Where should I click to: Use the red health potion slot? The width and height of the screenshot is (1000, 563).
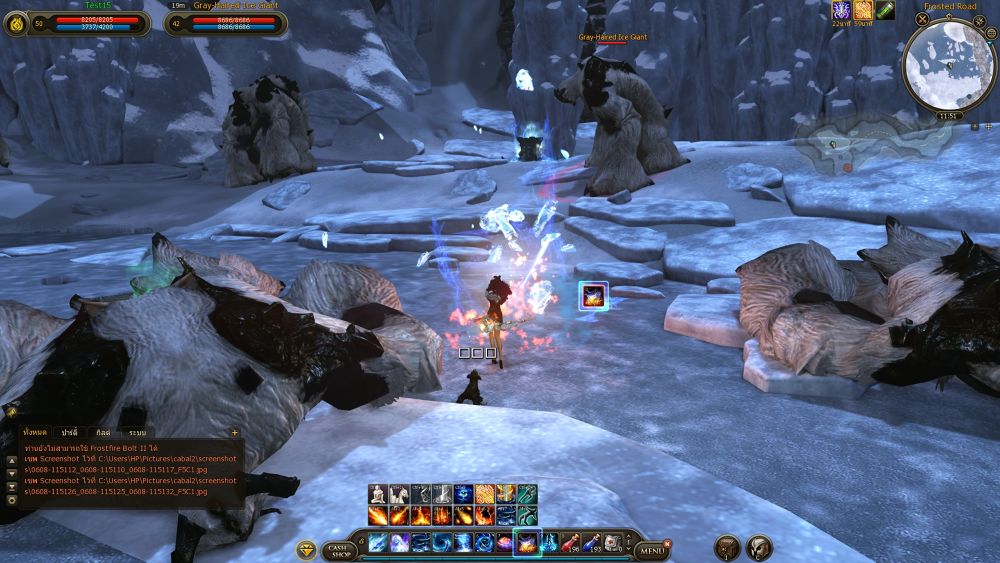tap(571, 542)
